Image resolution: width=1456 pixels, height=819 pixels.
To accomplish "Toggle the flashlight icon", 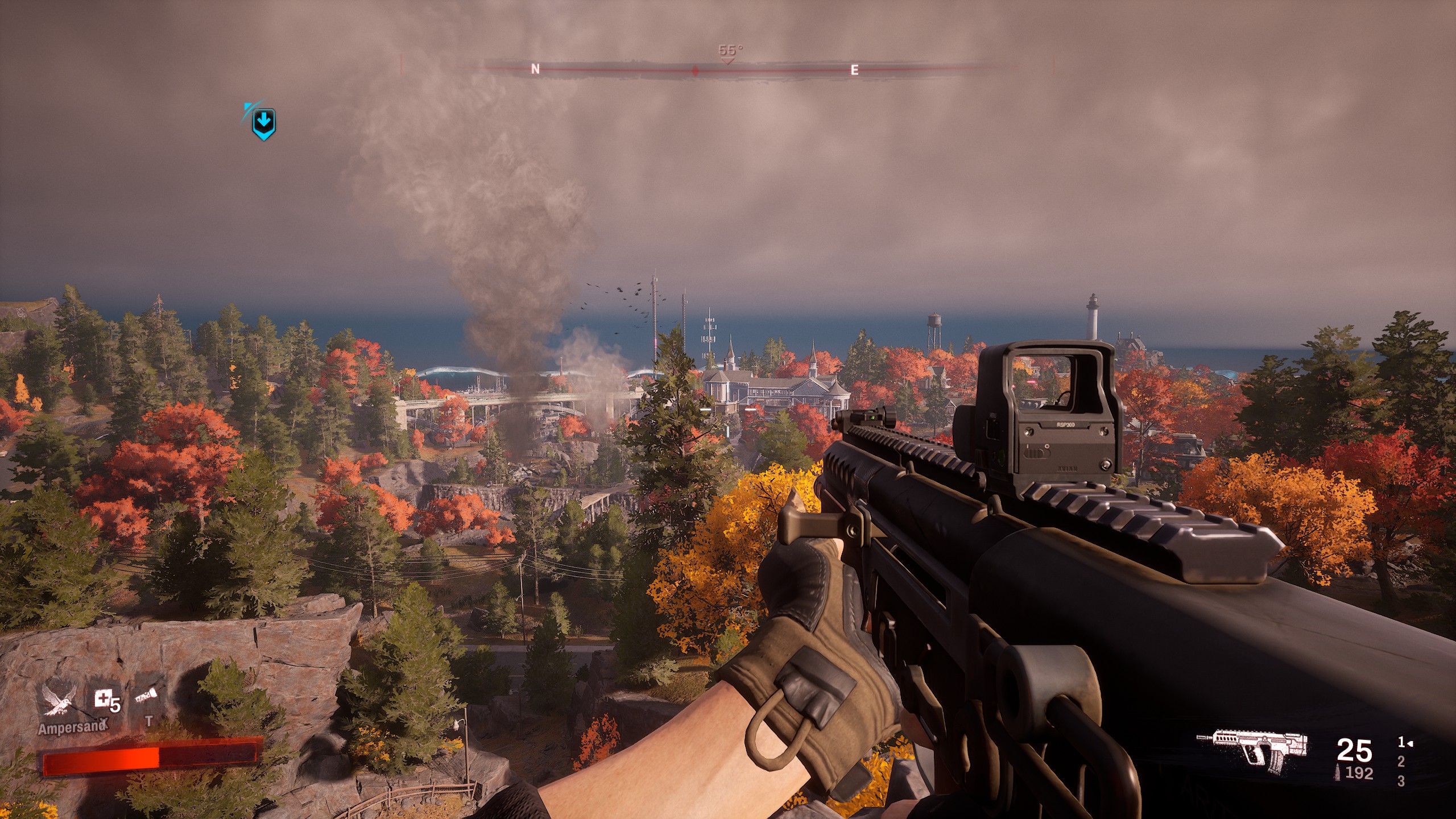I will point(146,698).
